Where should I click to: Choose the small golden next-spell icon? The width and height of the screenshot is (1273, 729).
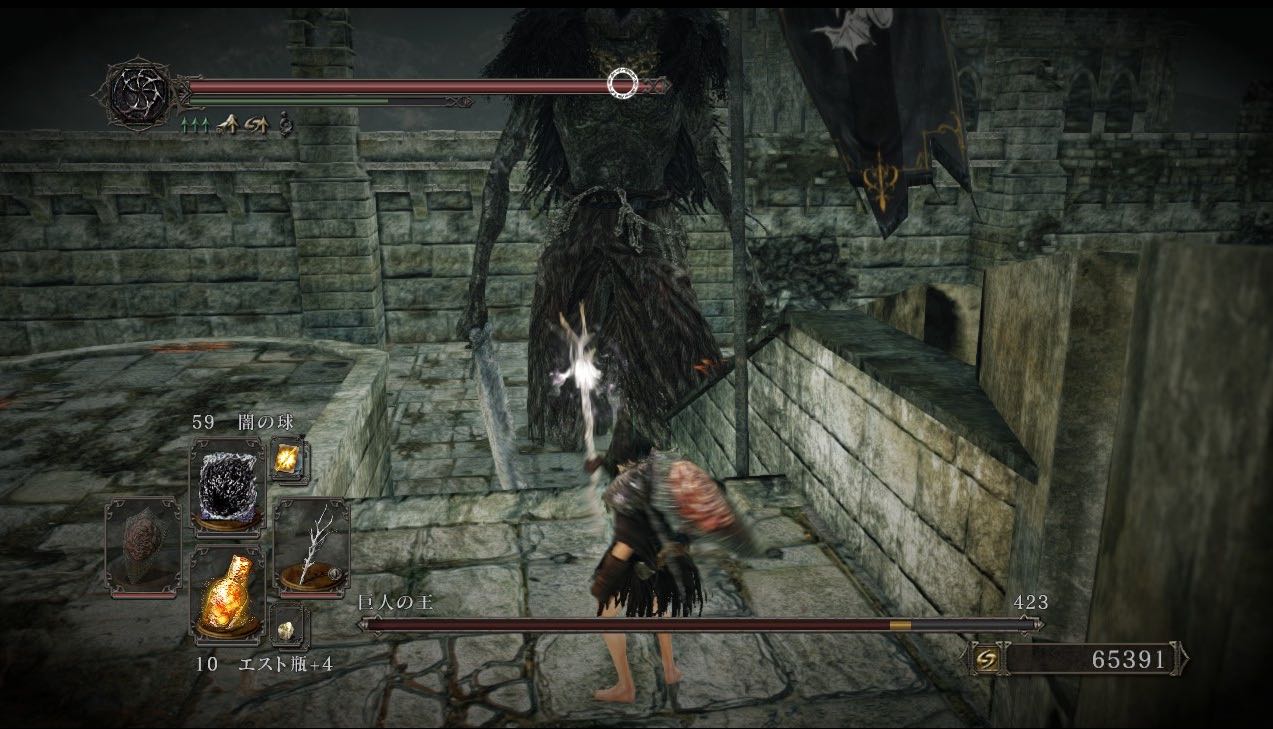coord(288,459)
